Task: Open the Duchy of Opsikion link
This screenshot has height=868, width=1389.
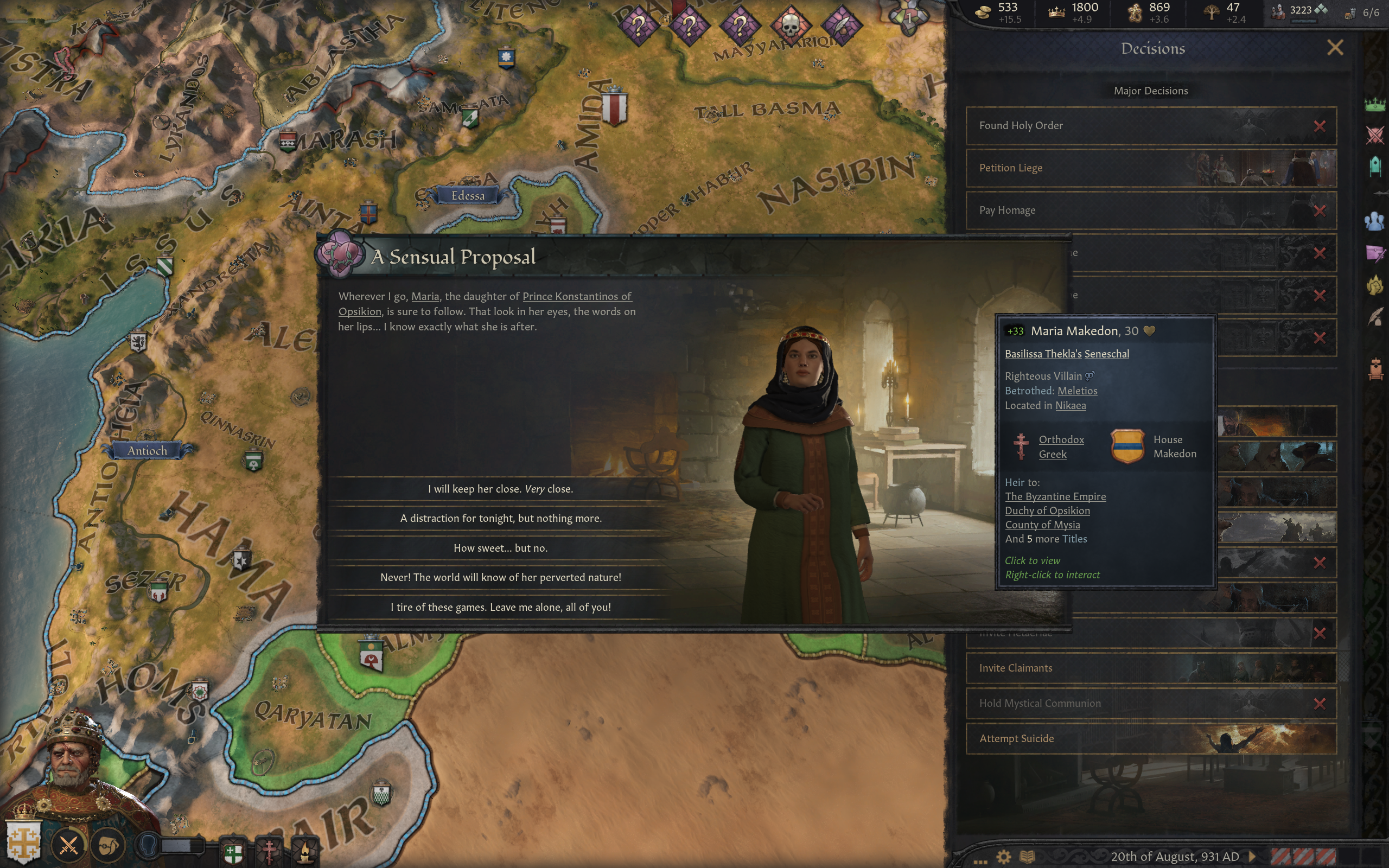Action: [x=1047, y=511]
